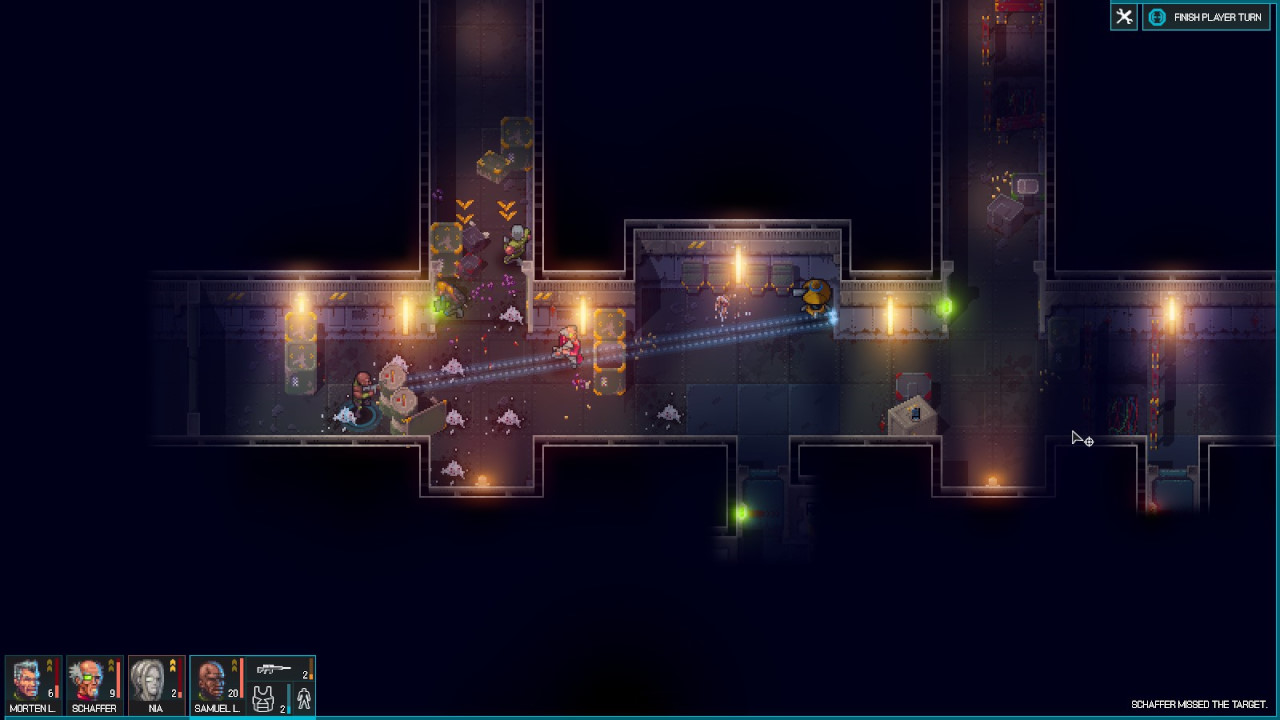This screenshot has height=720, width=1280.
Task: Use the armor vest item slot
Action: [264, 699]
